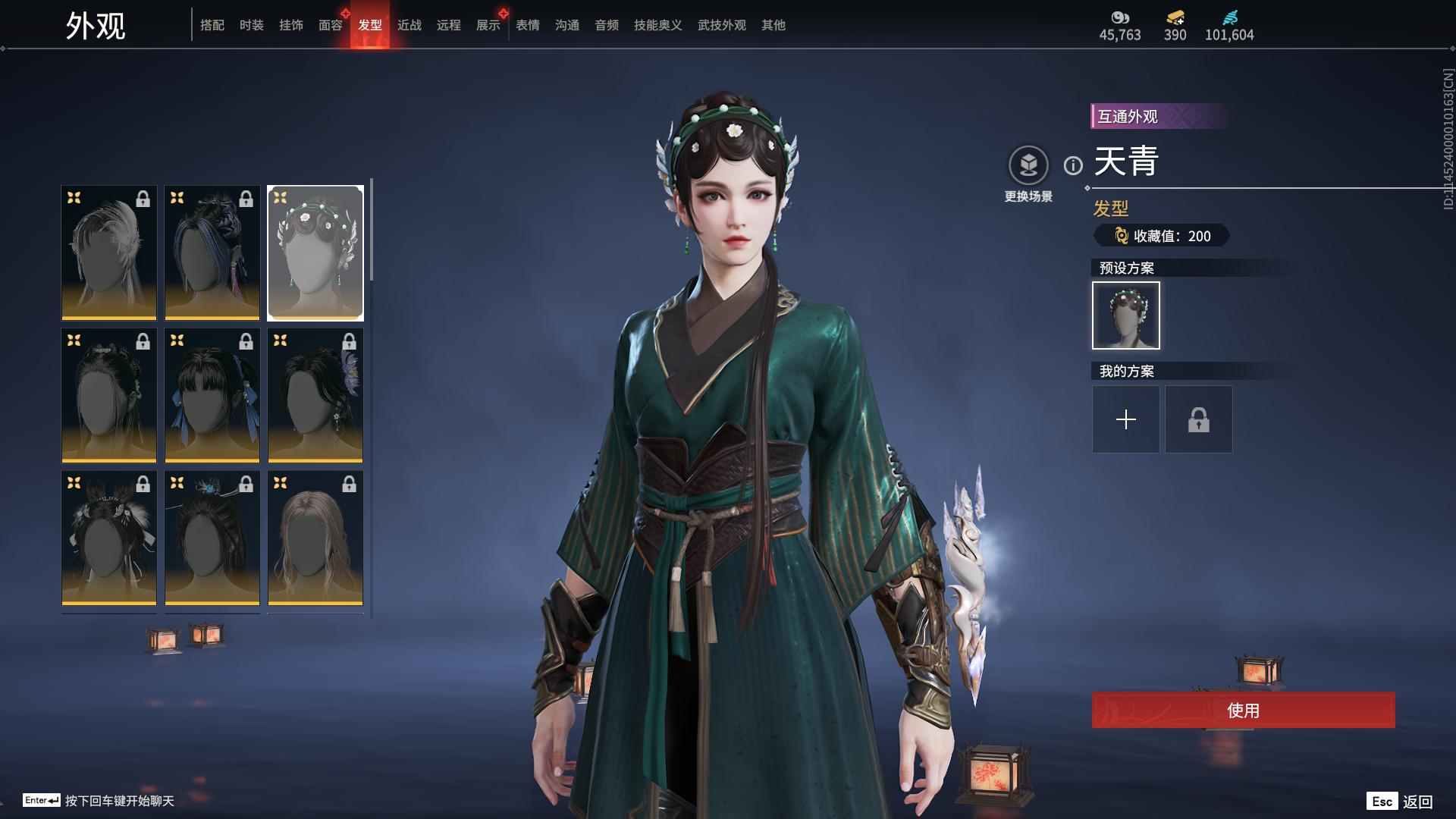Screen dimensions: 1456x819
Task: Click the preset scheme thumbnail under 预设方案
Action: pos(1125,315)
